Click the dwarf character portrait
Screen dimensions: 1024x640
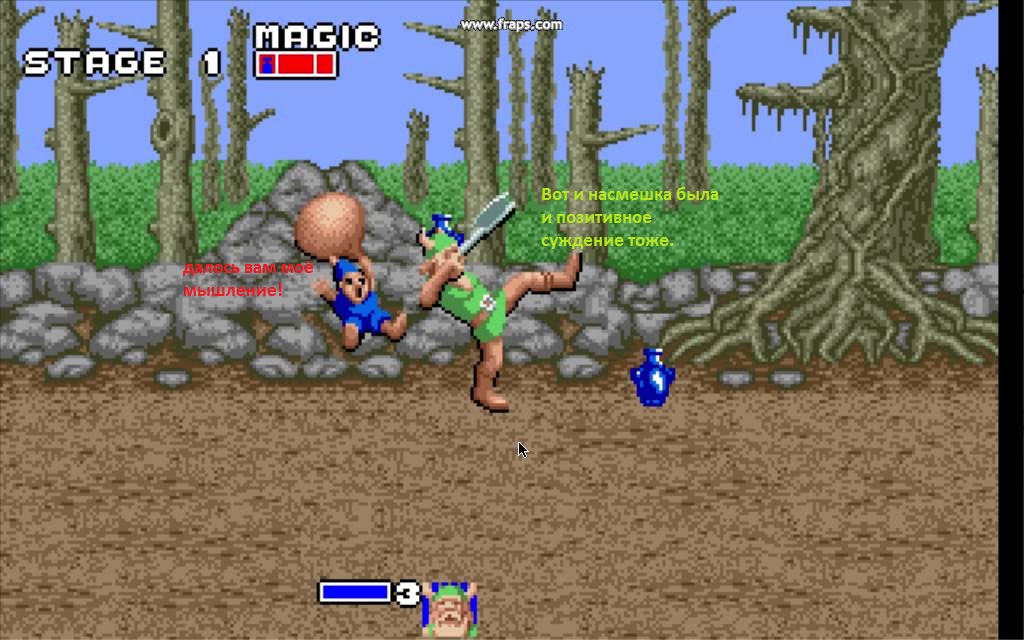pos(450,609)
